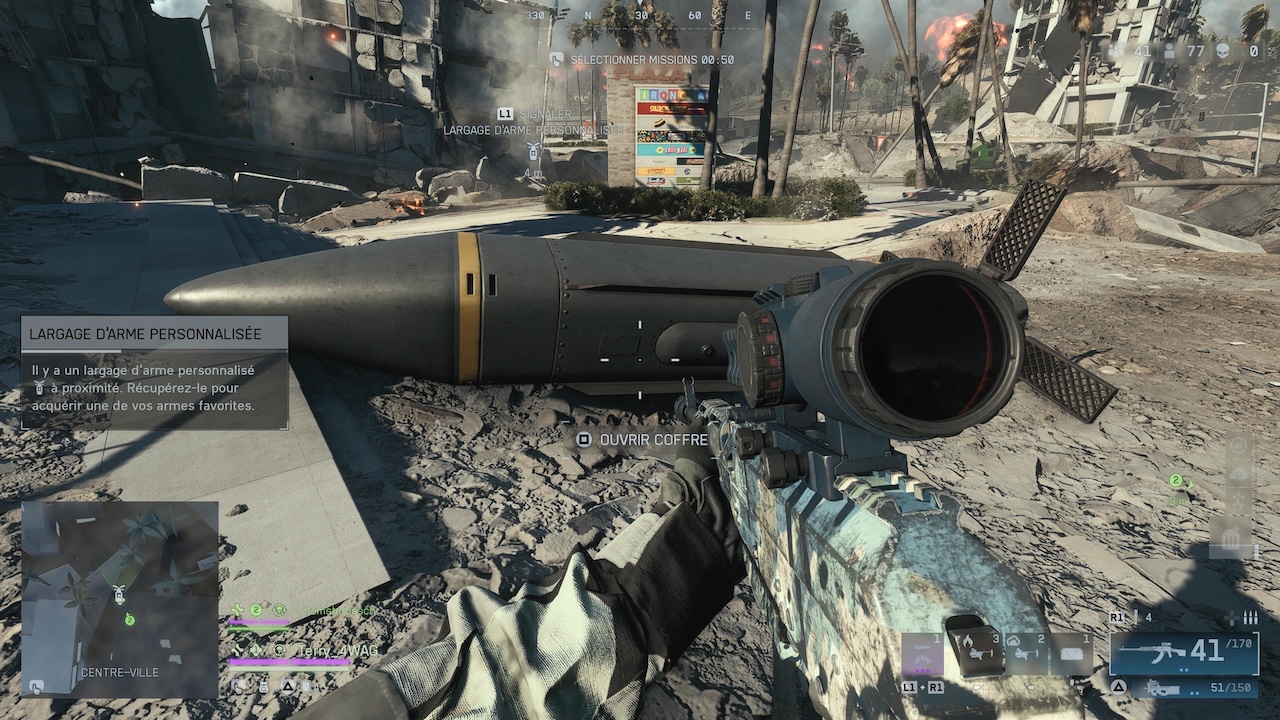Select squadmate Terry_4WAG in squad list
Image resolution: width=1280 pixels, height=720 pixels.
(x=336, y=650)
